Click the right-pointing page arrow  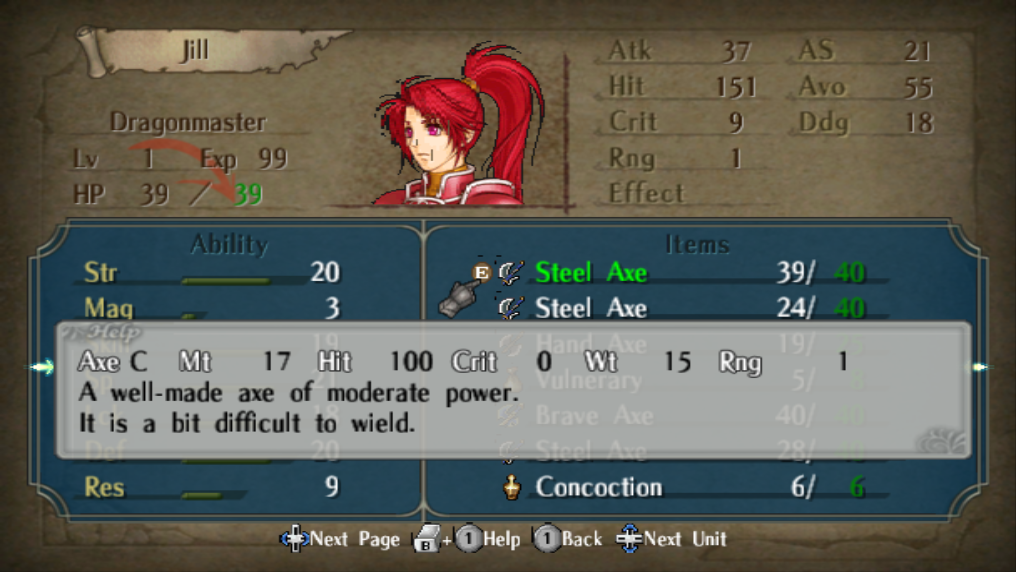(x=978, y=367)
